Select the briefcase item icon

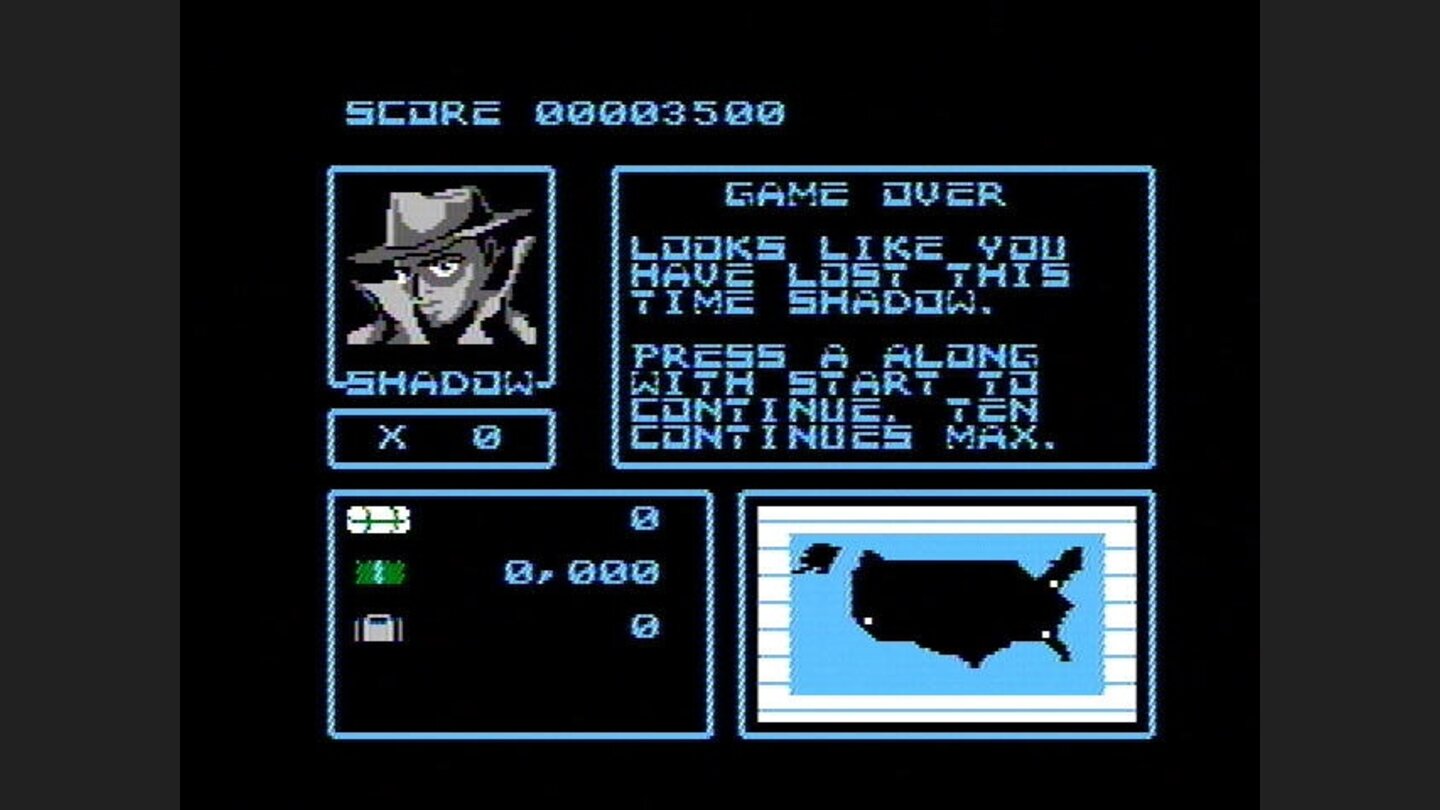pos(380,628)
